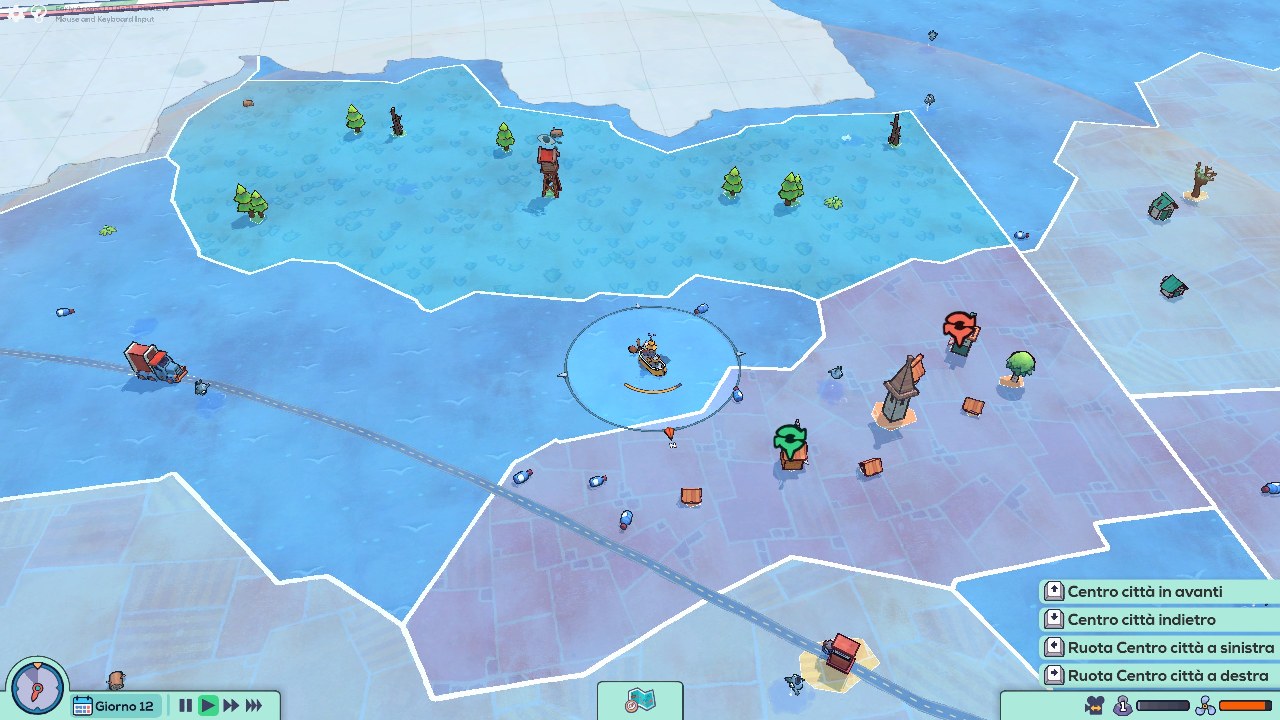Select the day clock dial
The width and height of the screenshot is (1280, 720).
pyautogui.click(x=37, y=688)
